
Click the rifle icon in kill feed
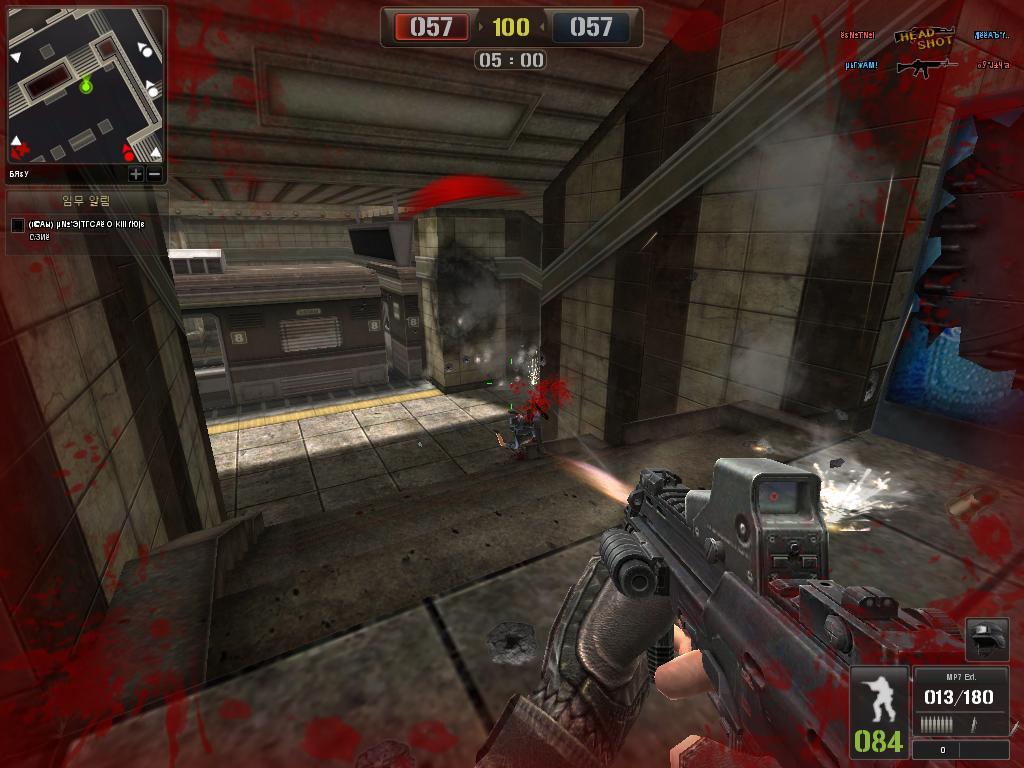(926, 67)
